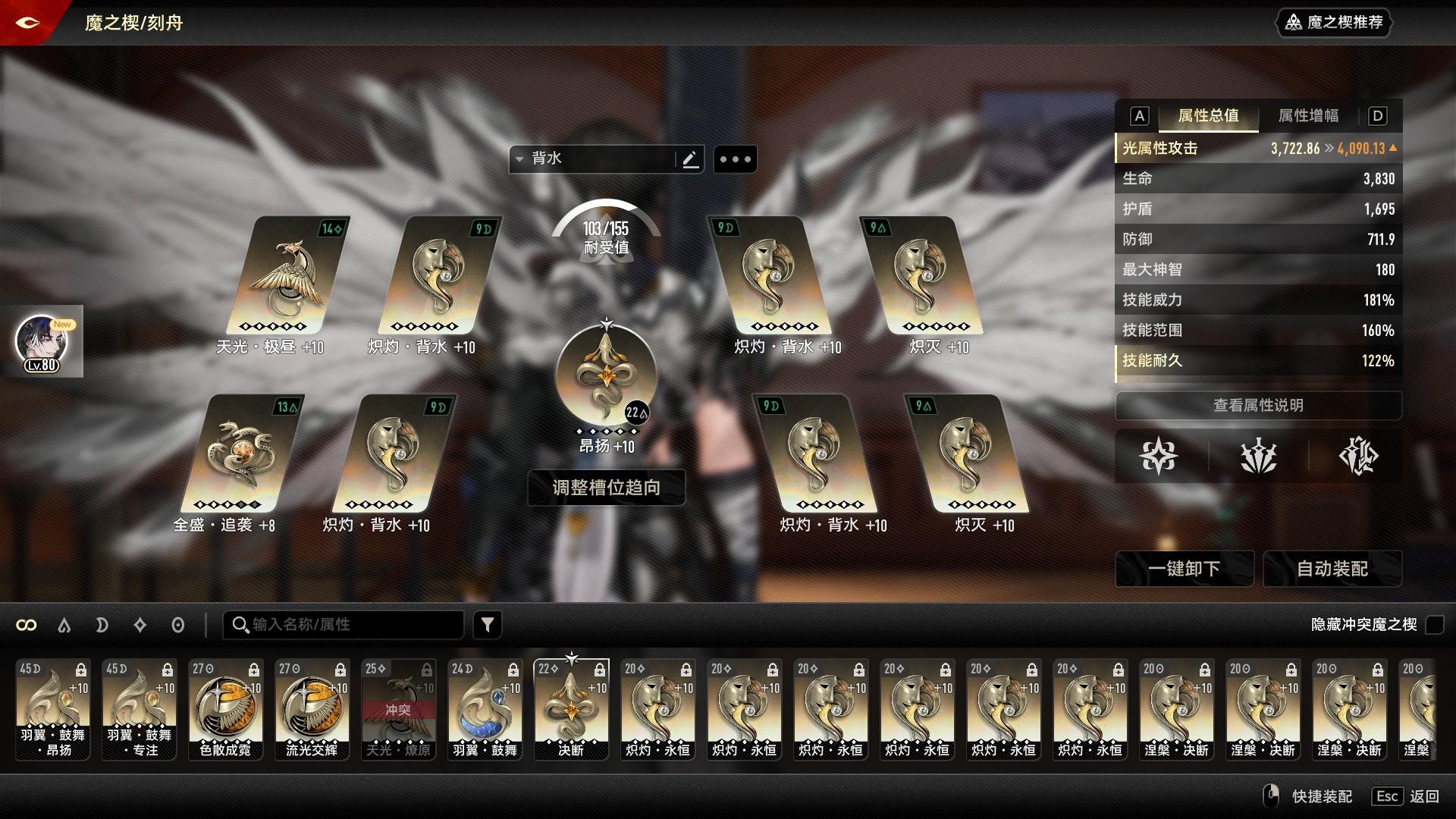
Task: View 查看属性说明 attribute details
Action: (1258, 406)
